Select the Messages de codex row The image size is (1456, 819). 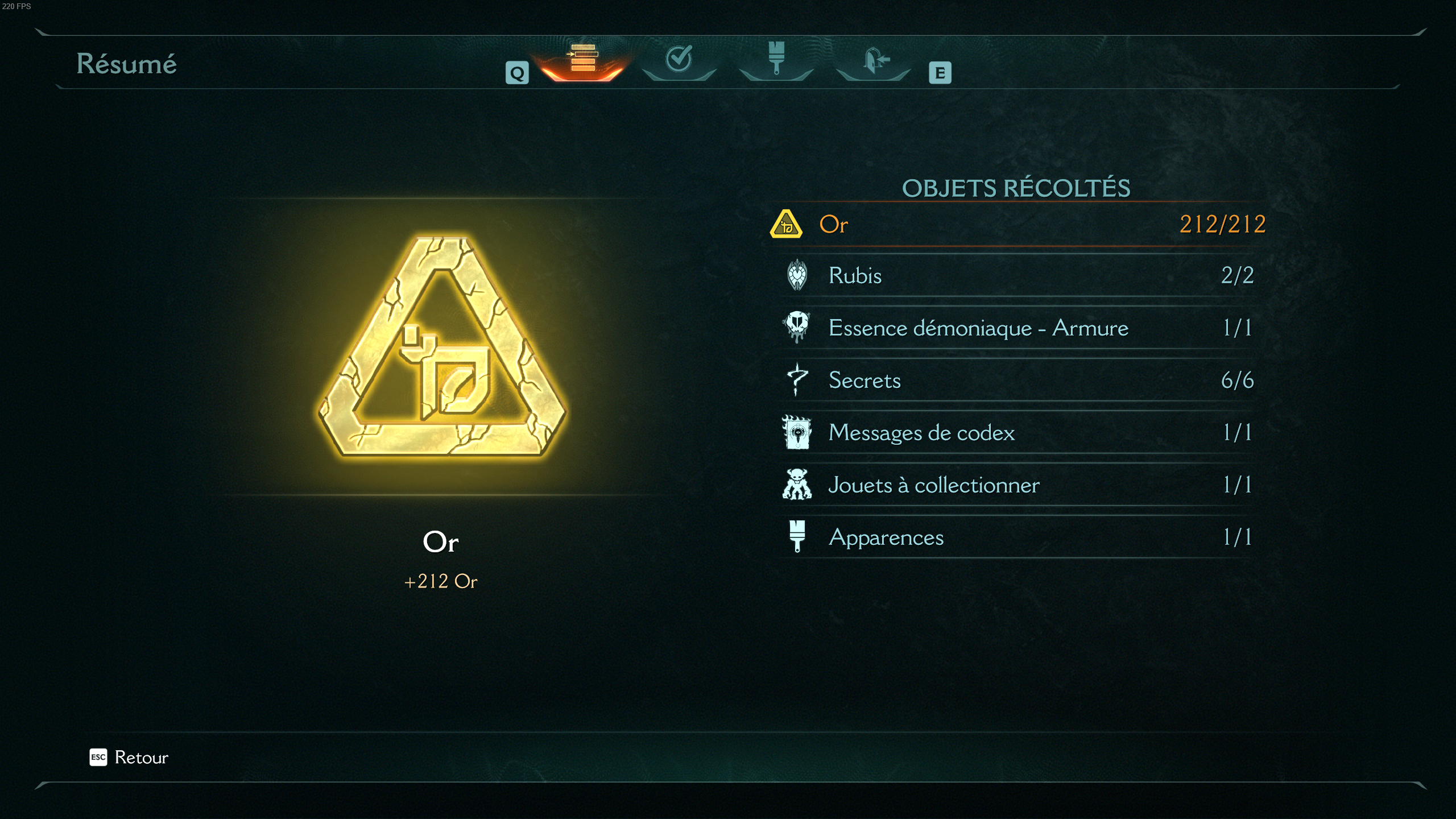pos(1017,433)
